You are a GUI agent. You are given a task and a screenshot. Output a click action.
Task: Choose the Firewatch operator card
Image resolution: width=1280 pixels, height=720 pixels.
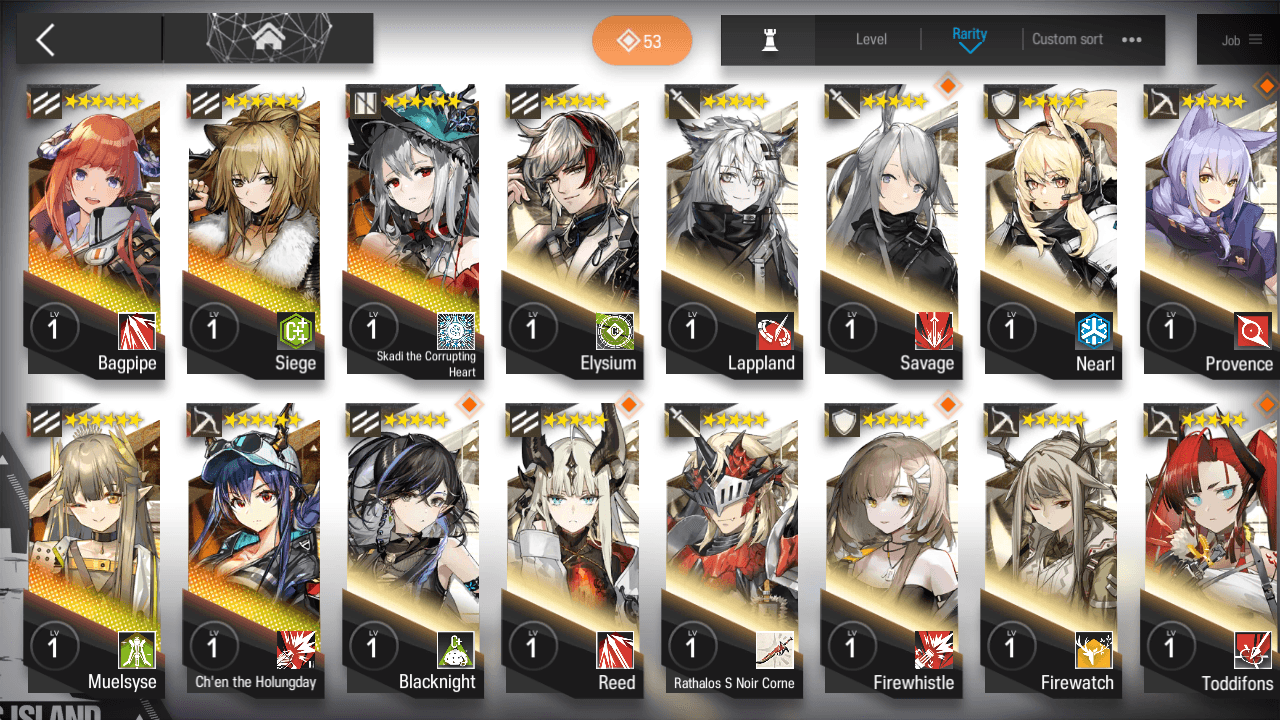(1050, 550)
